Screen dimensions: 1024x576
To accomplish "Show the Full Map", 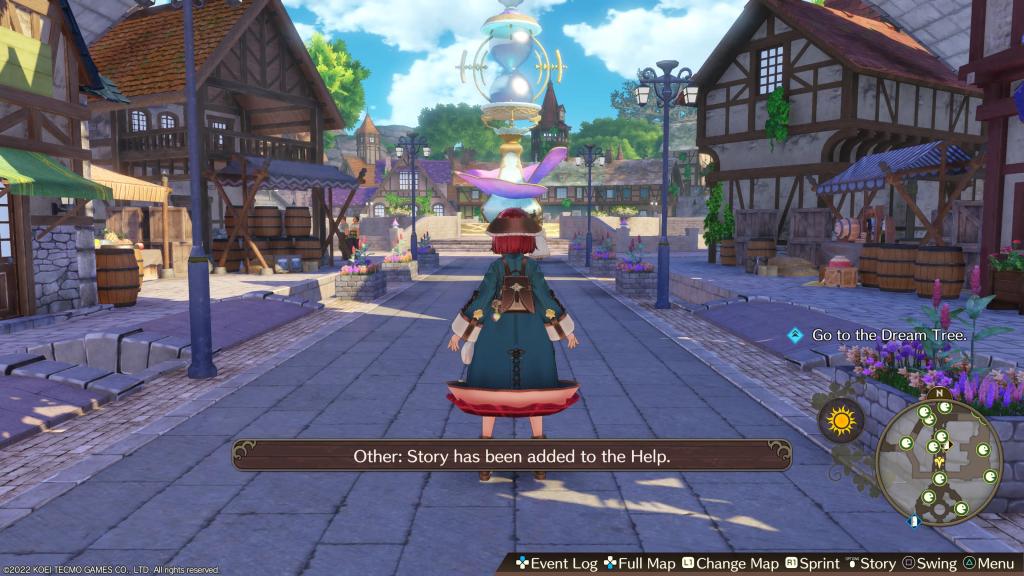I will pos(640,564).
